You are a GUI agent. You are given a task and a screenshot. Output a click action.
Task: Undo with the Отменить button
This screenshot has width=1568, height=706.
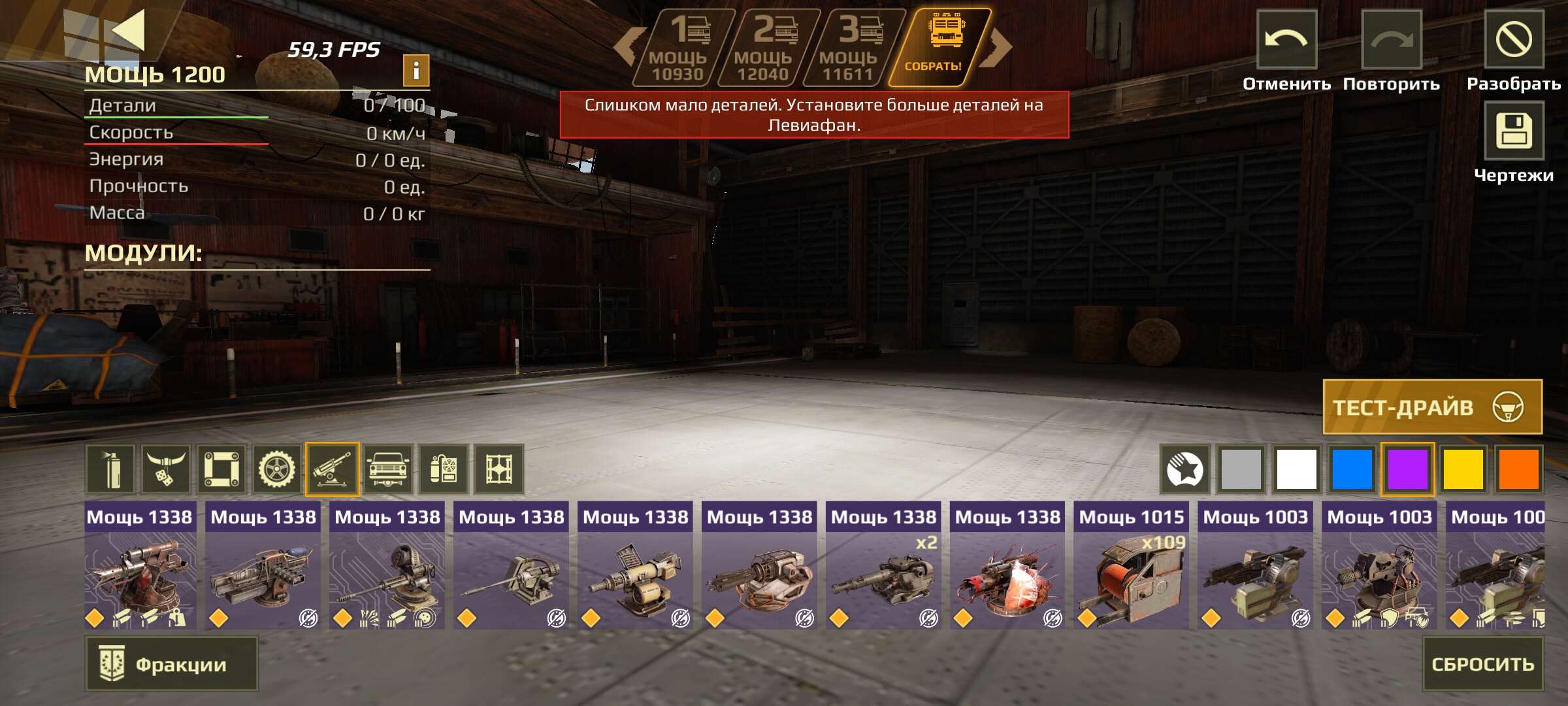click(1286, 40)
